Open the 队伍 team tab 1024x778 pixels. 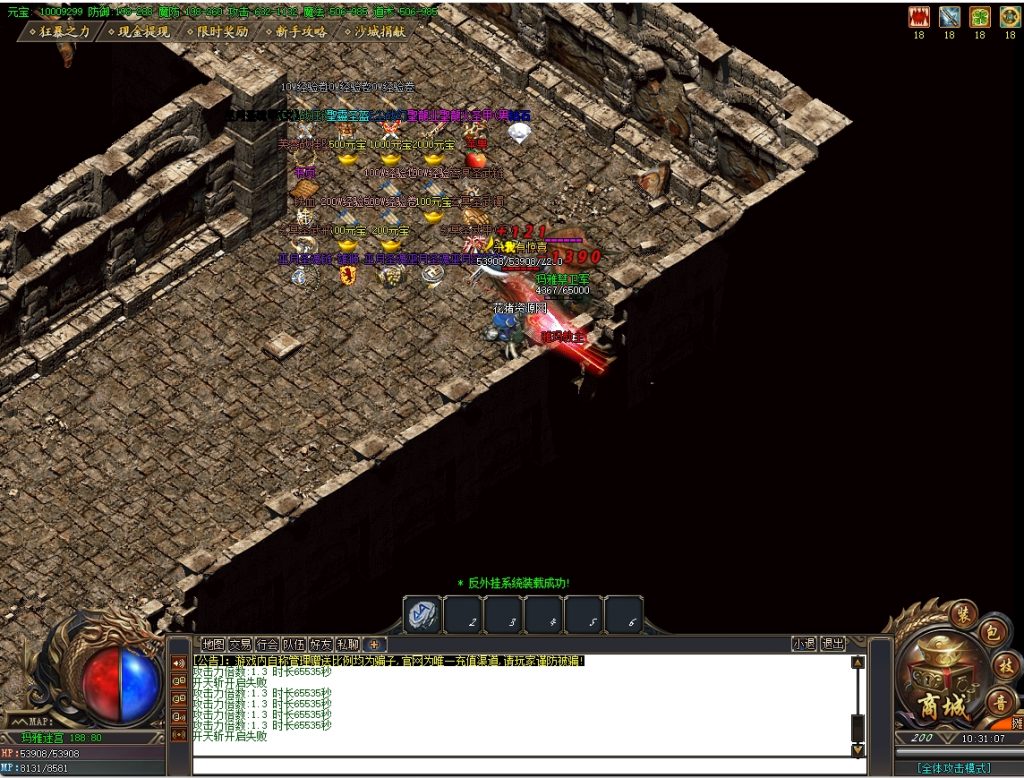click(294, 644)
